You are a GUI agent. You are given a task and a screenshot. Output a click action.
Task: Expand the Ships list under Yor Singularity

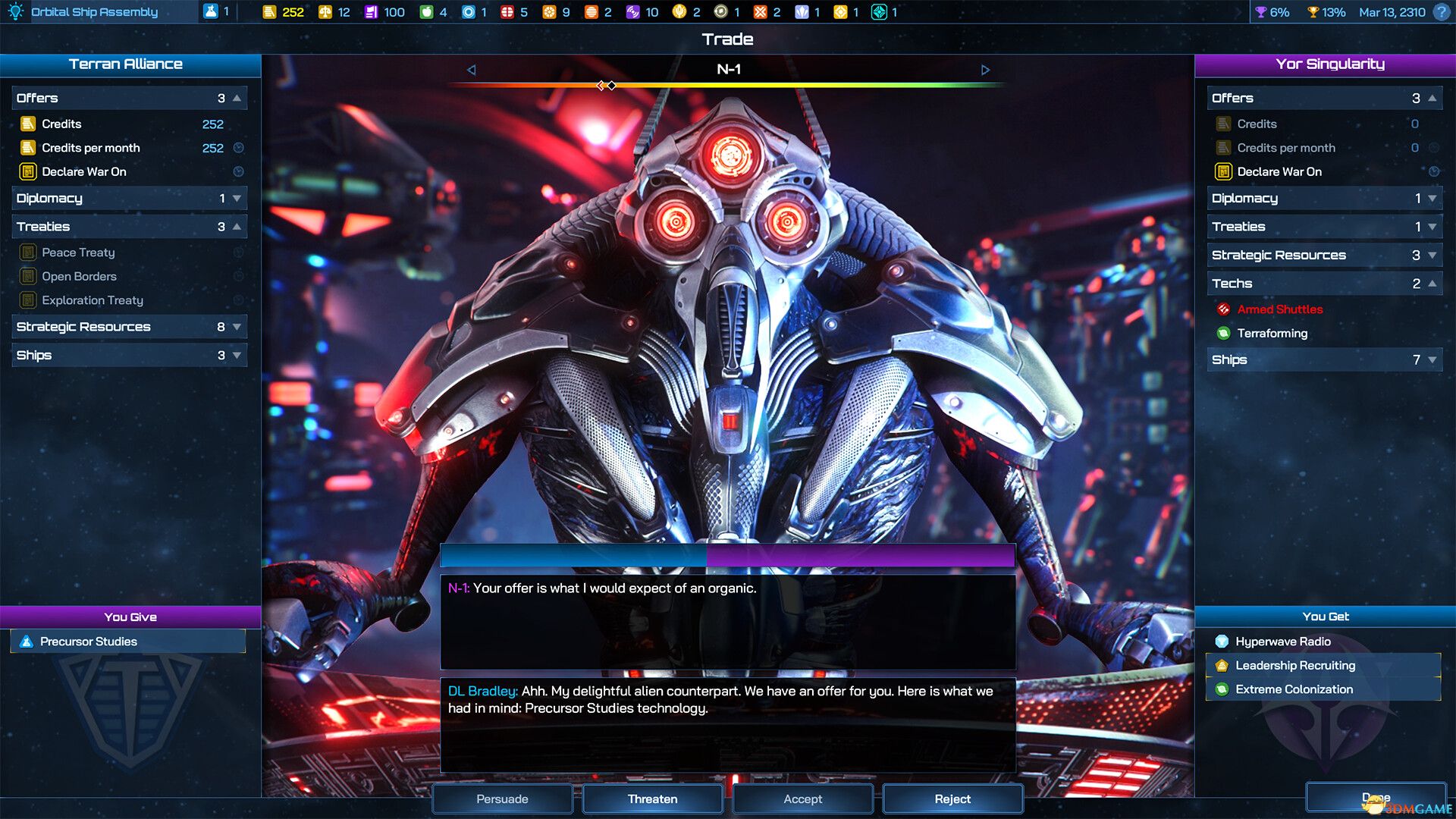click(x=1432, y=359)
